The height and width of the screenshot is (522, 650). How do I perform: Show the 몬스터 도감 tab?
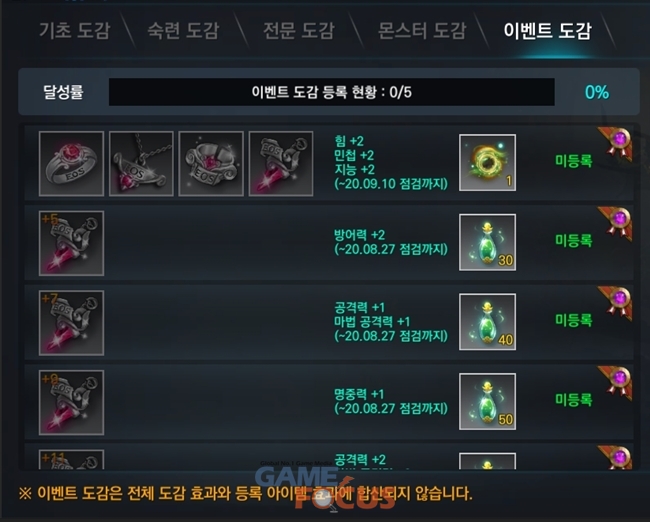(x=422, y=30)
